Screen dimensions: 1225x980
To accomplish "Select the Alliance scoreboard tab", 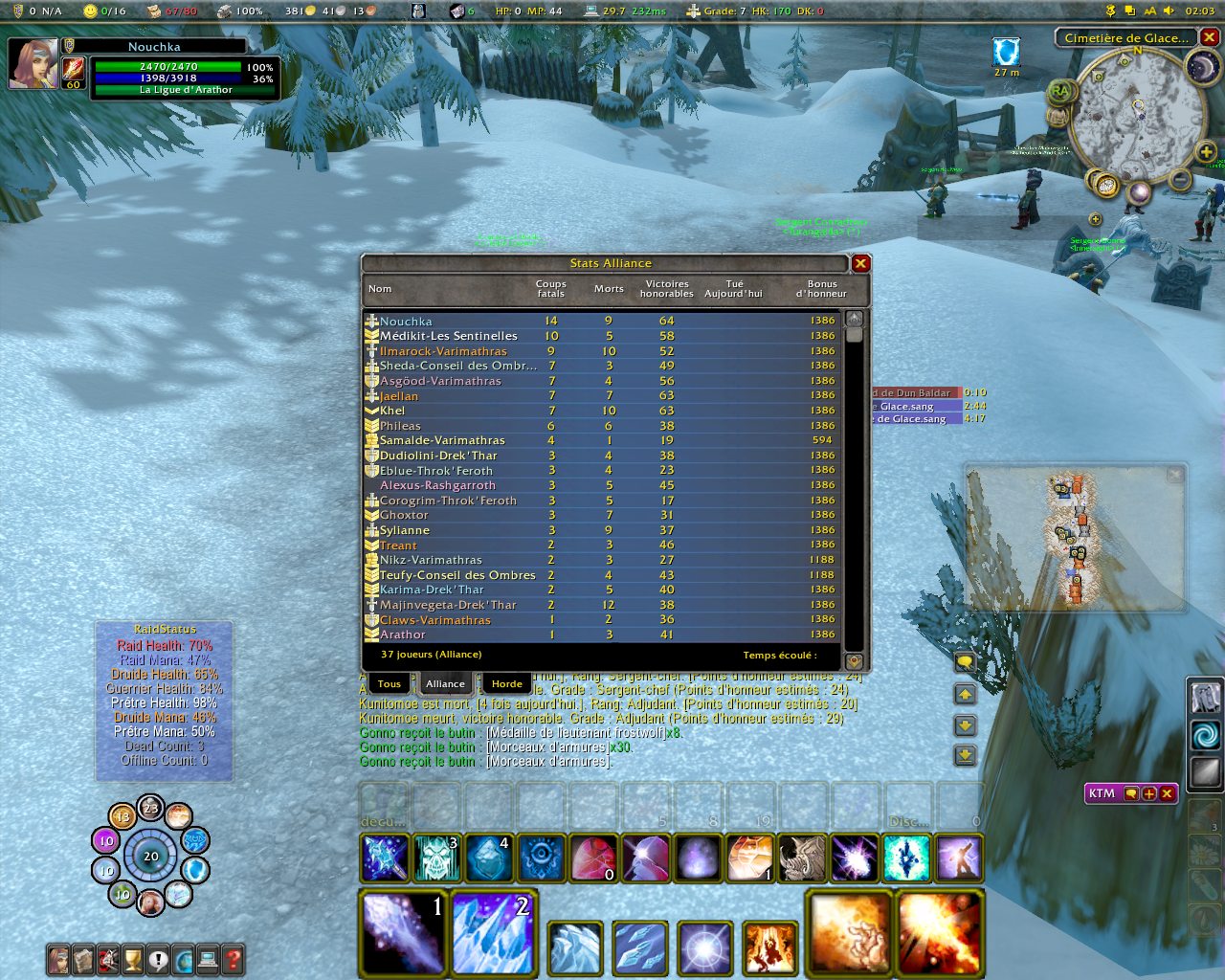I will coord(445,683).
